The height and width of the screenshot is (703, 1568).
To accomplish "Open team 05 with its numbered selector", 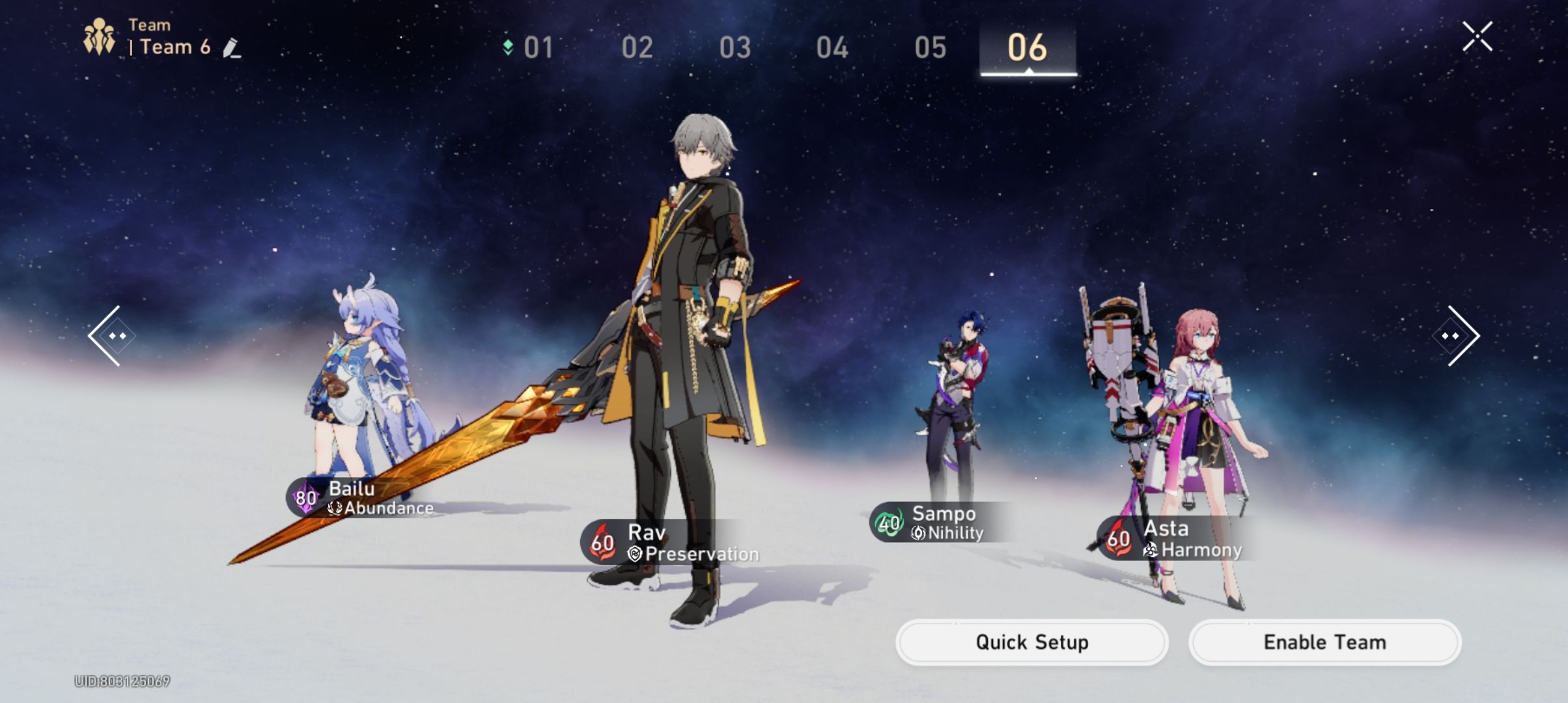I will coord(930,48).
